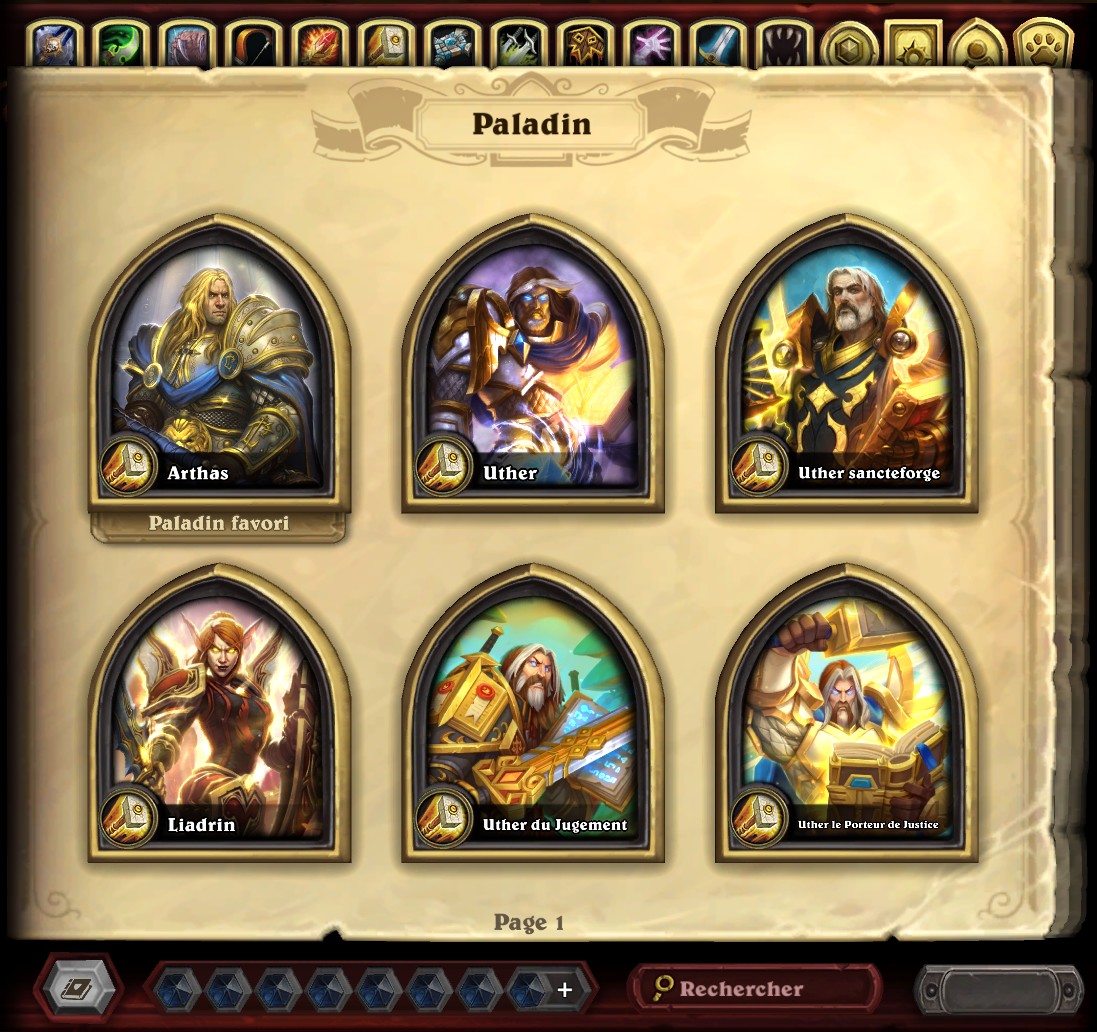
Task: Open the paw print tab
Action: (x=1042, y=45)
